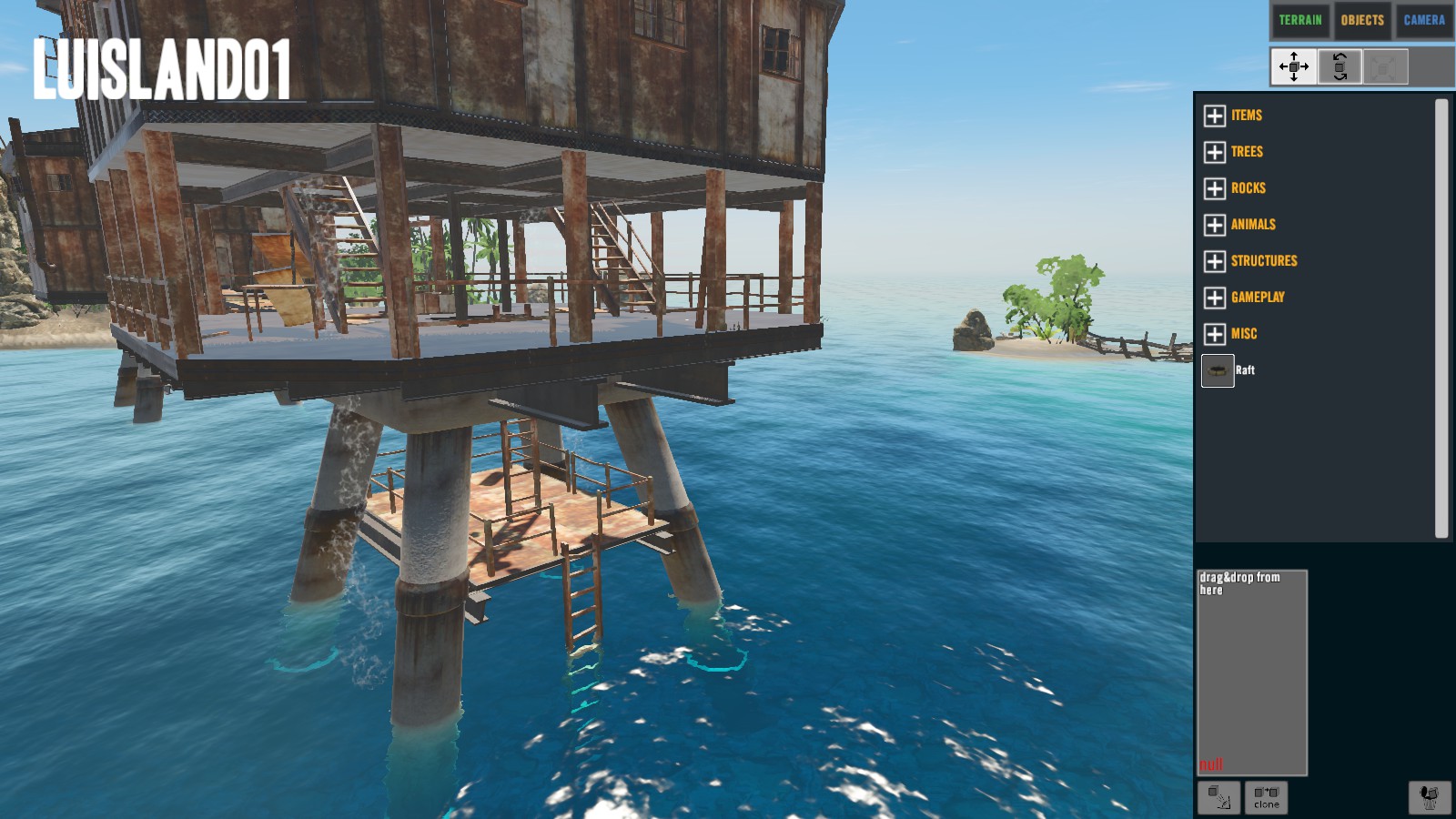Delete object with the trash can button
The width and height of the screenshot is (1456, 819).
click(x=1430, y=797)
